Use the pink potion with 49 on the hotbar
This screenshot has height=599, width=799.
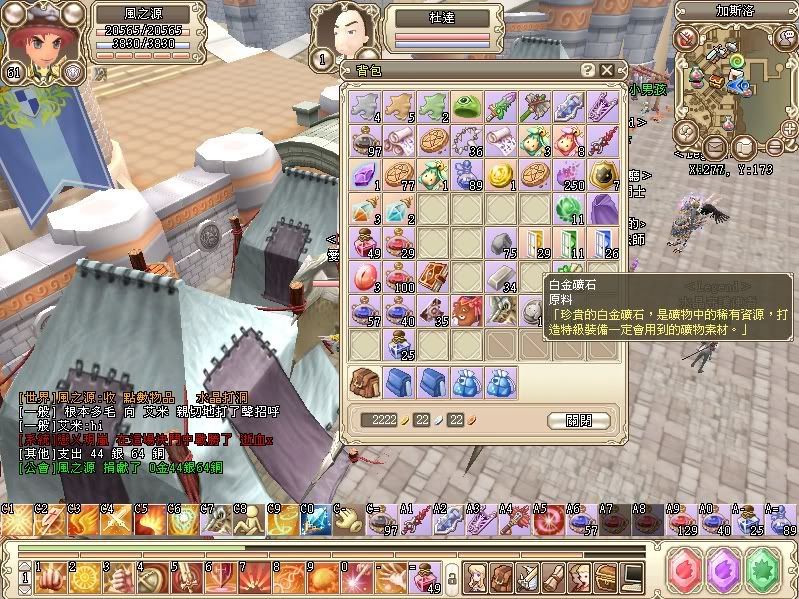point(426,576)
